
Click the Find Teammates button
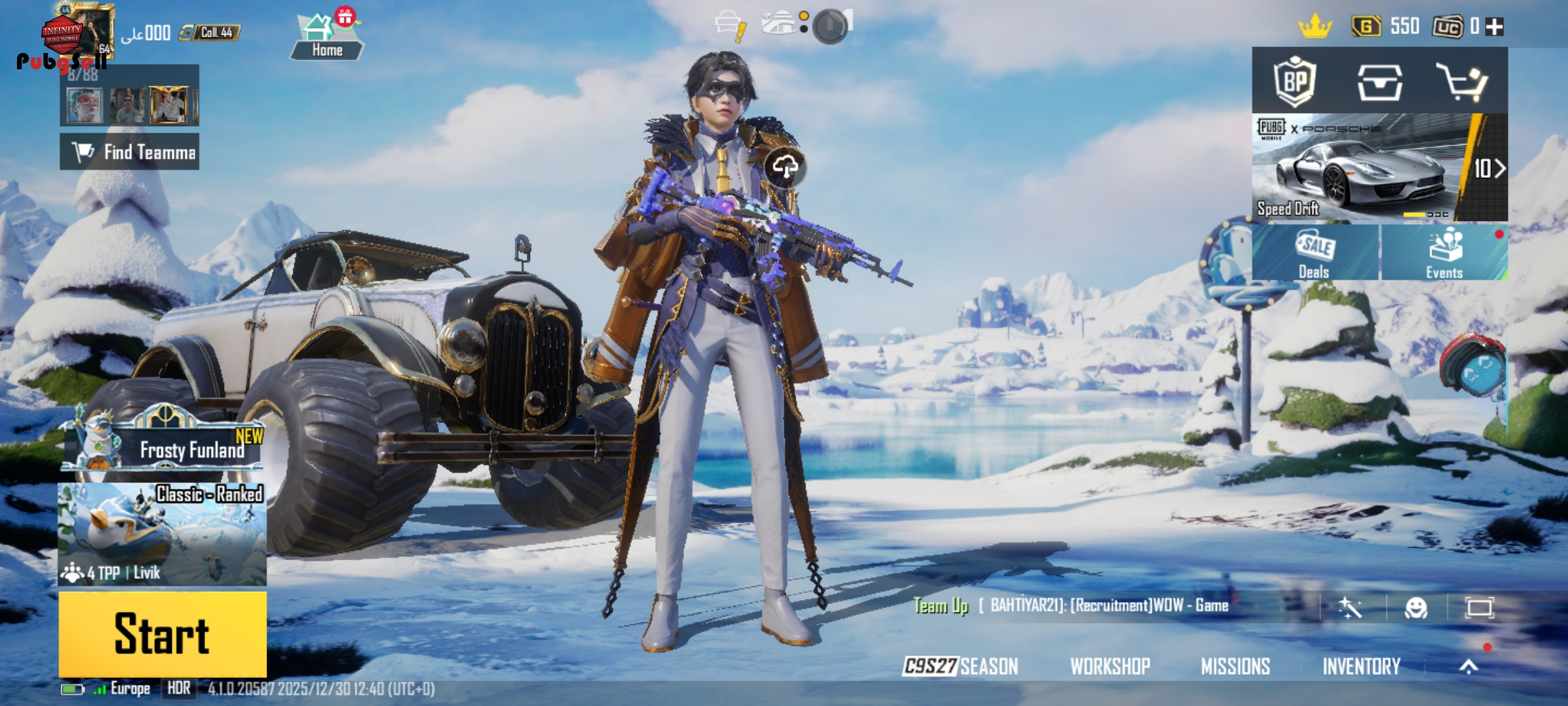(129, 152)
